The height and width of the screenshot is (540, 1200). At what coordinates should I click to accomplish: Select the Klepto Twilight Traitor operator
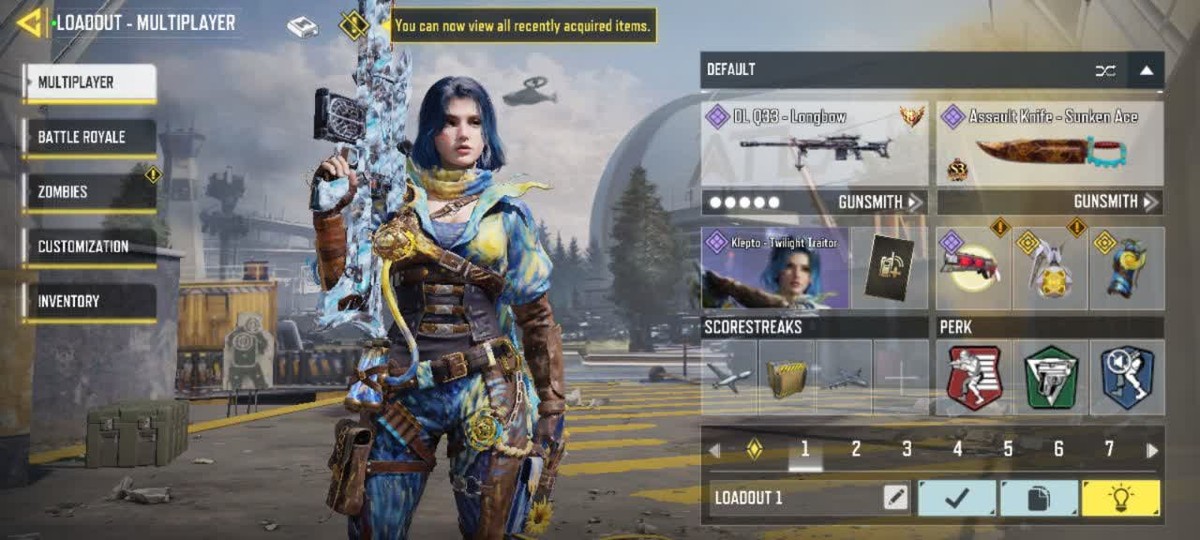(x=775, y=268)
